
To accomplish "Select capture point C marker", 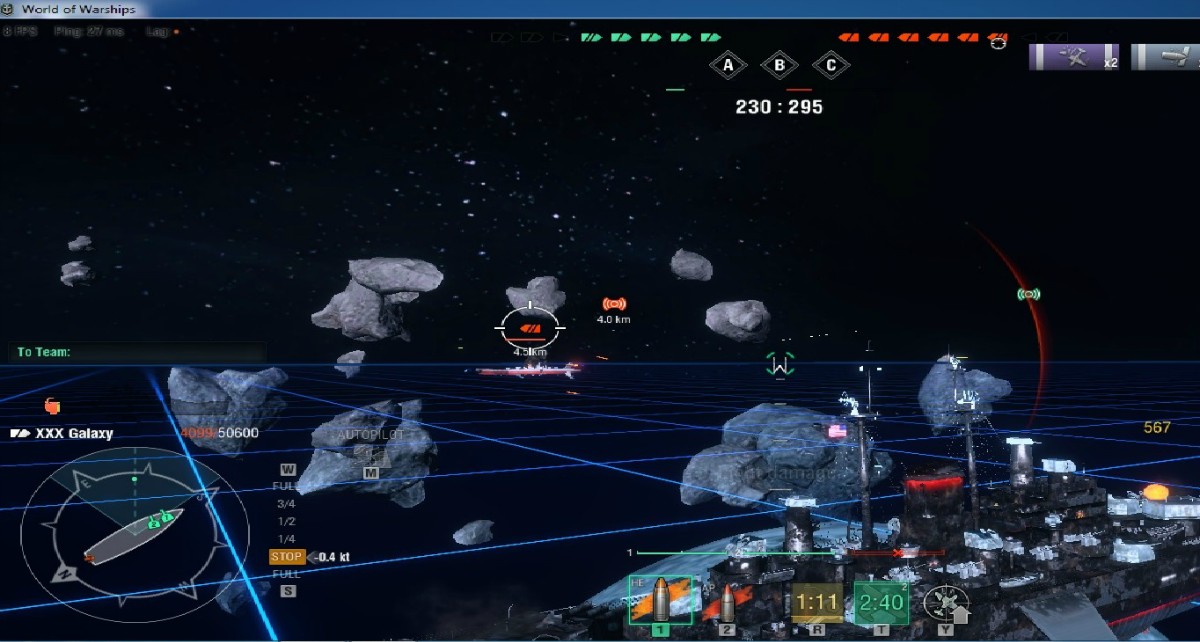I will [830, 67].
